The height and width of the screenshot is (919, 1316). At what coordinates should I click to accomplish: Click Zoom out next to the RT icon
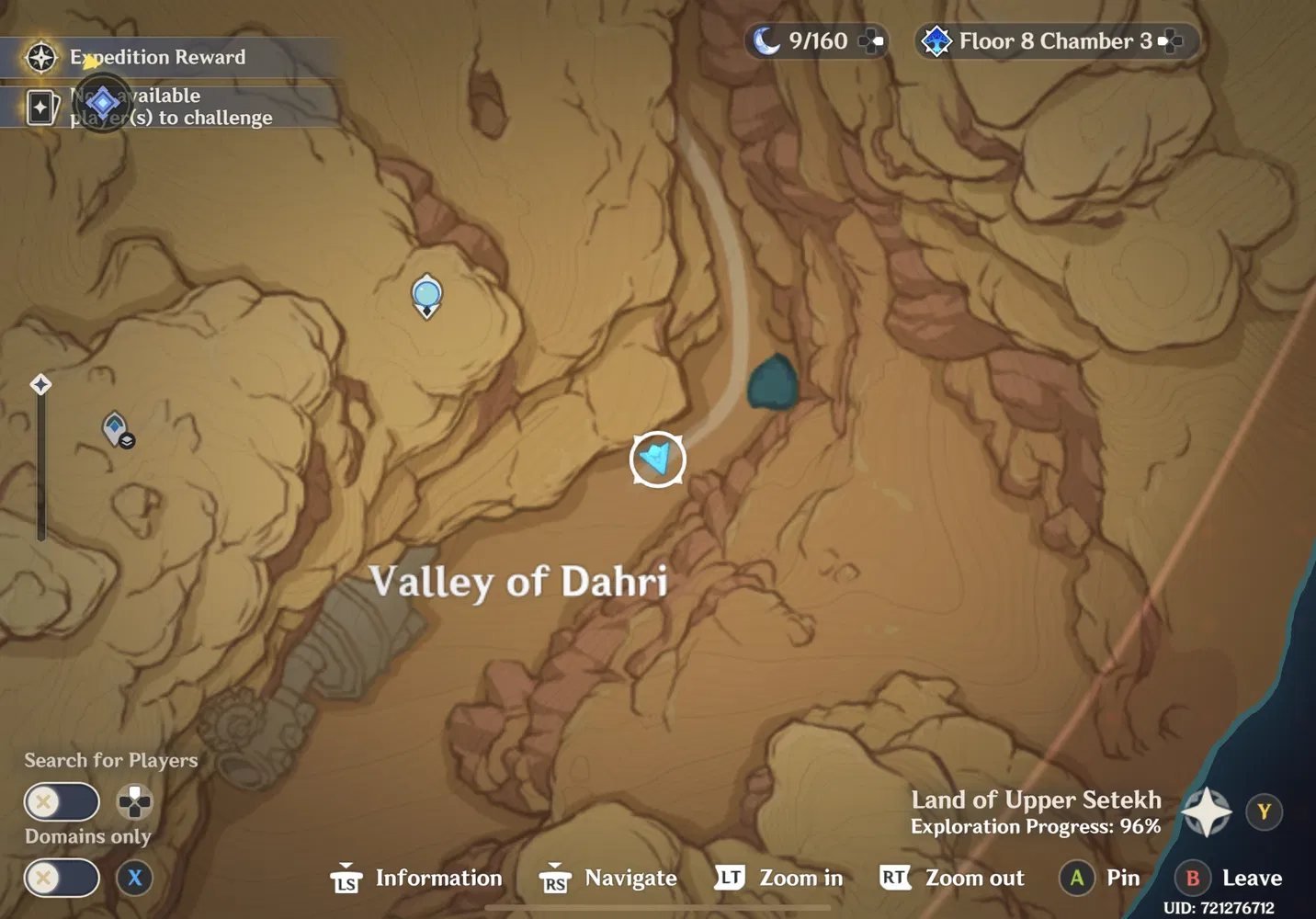click(975, 878)
